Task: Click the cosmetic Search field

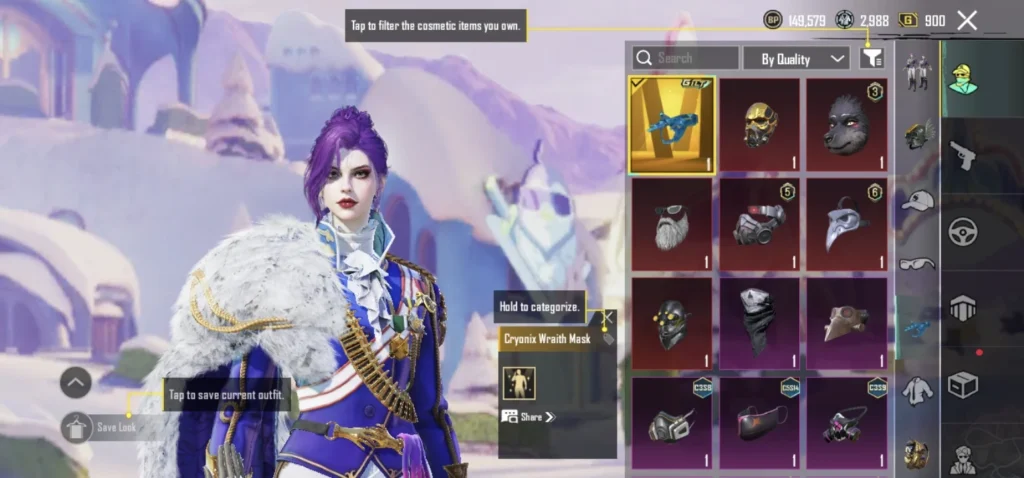Action: 686,58
